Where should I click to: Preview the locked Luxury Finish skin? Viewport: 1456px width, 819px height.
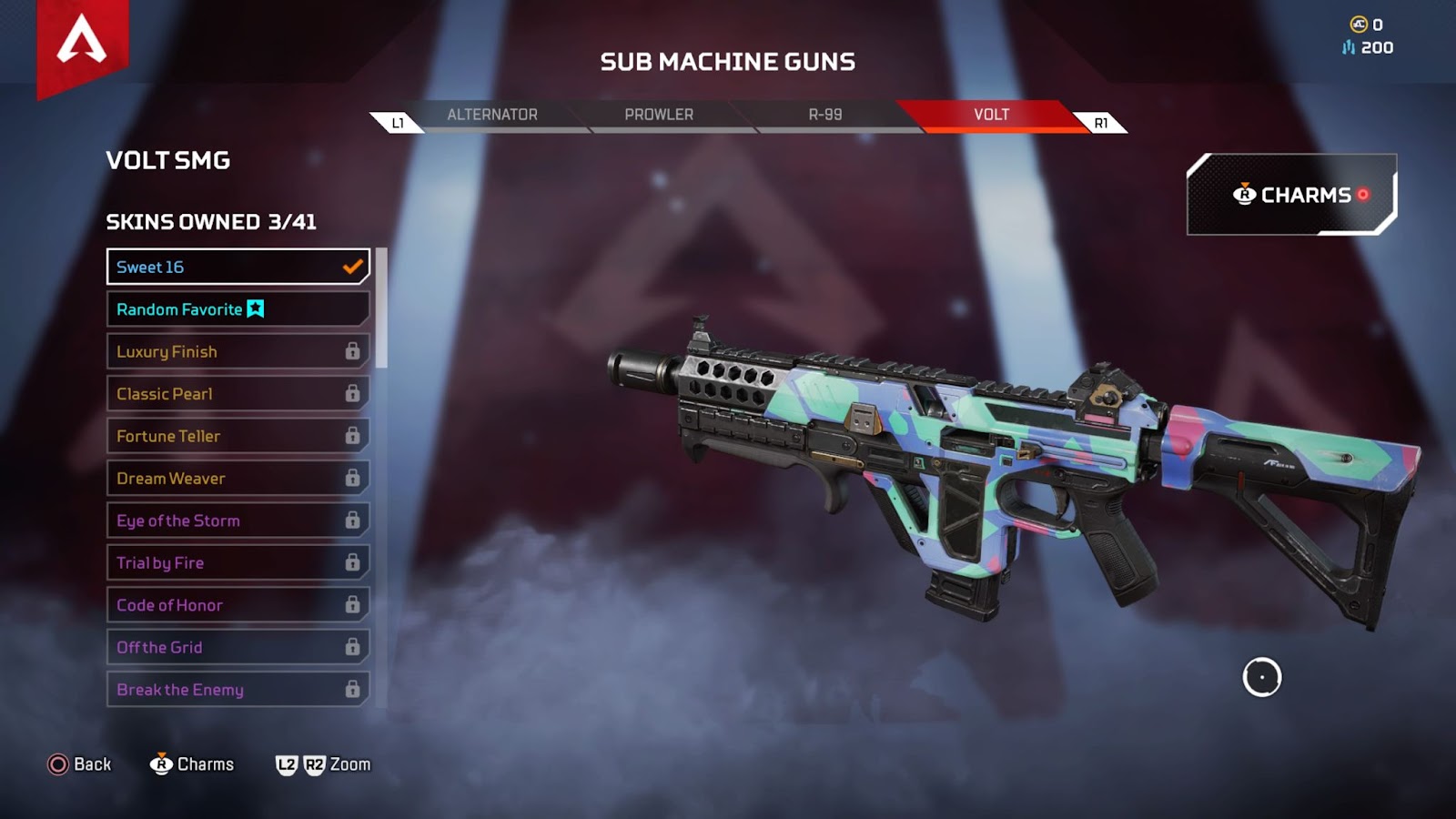pyautogui.click(x=238, y=351)
